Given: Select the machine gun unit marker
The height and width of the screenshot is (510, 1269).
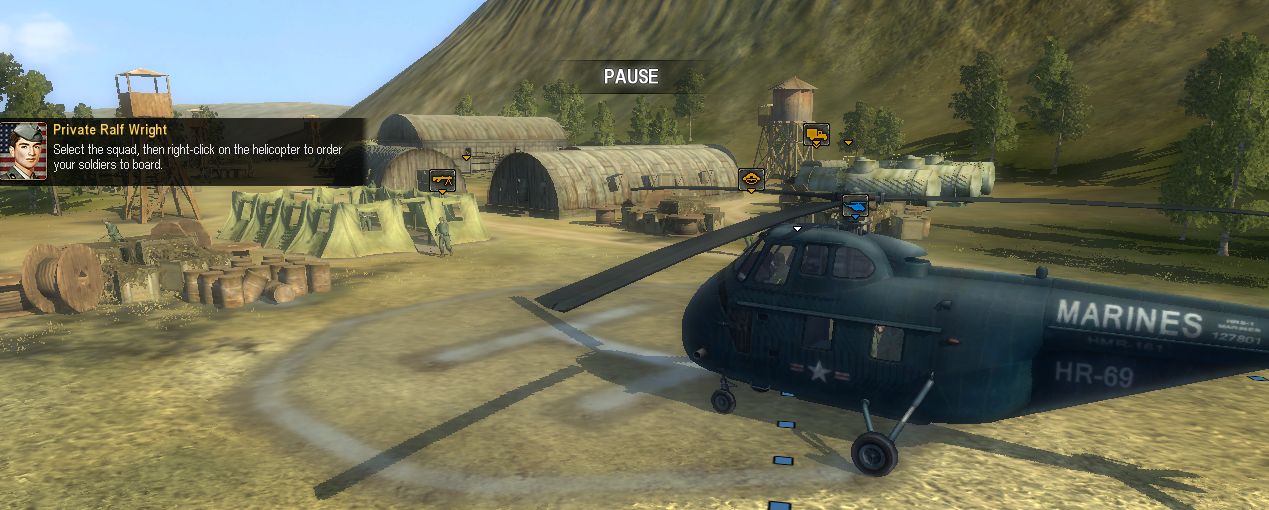Looking at the screenshot, I should point(442,180).
